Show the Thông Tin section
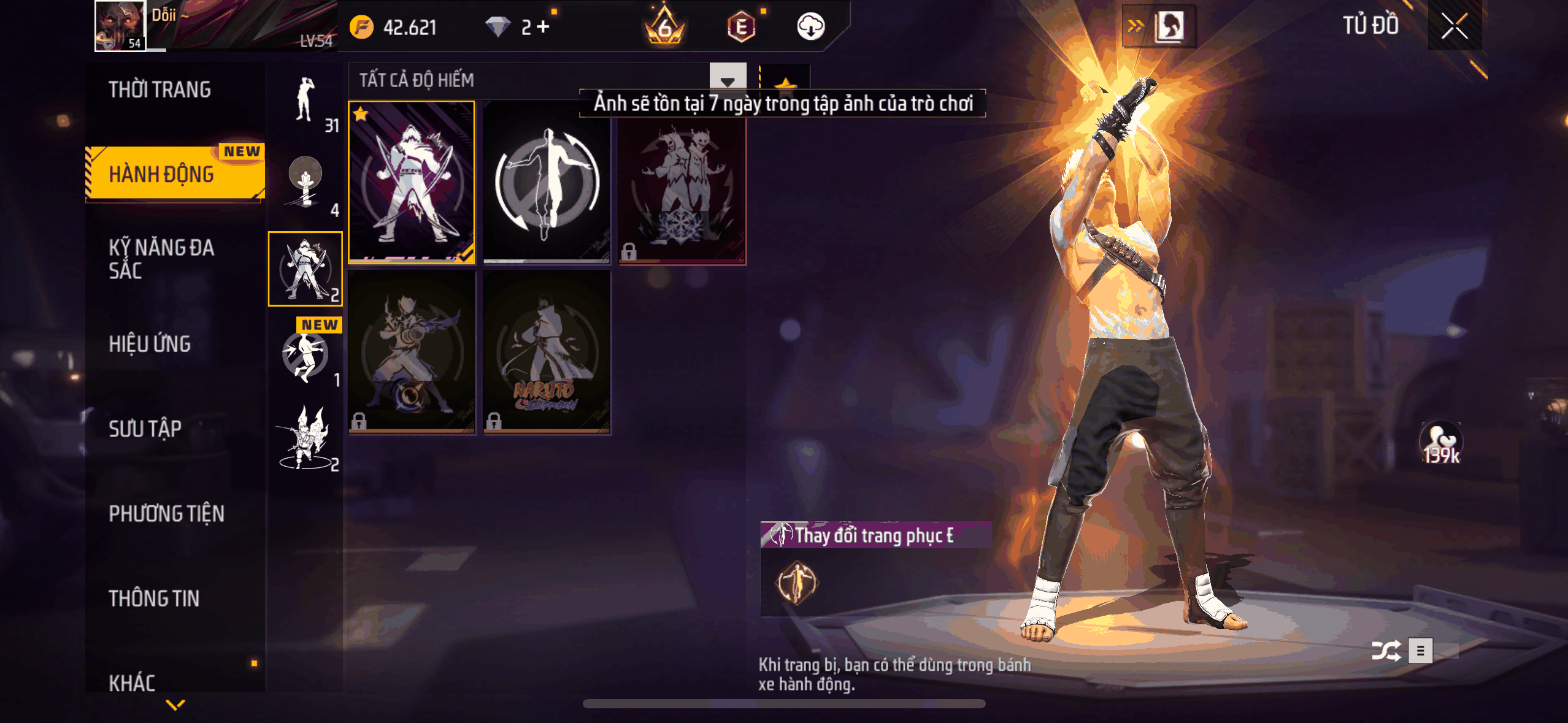1568x723 pixels. click(154, 599)
